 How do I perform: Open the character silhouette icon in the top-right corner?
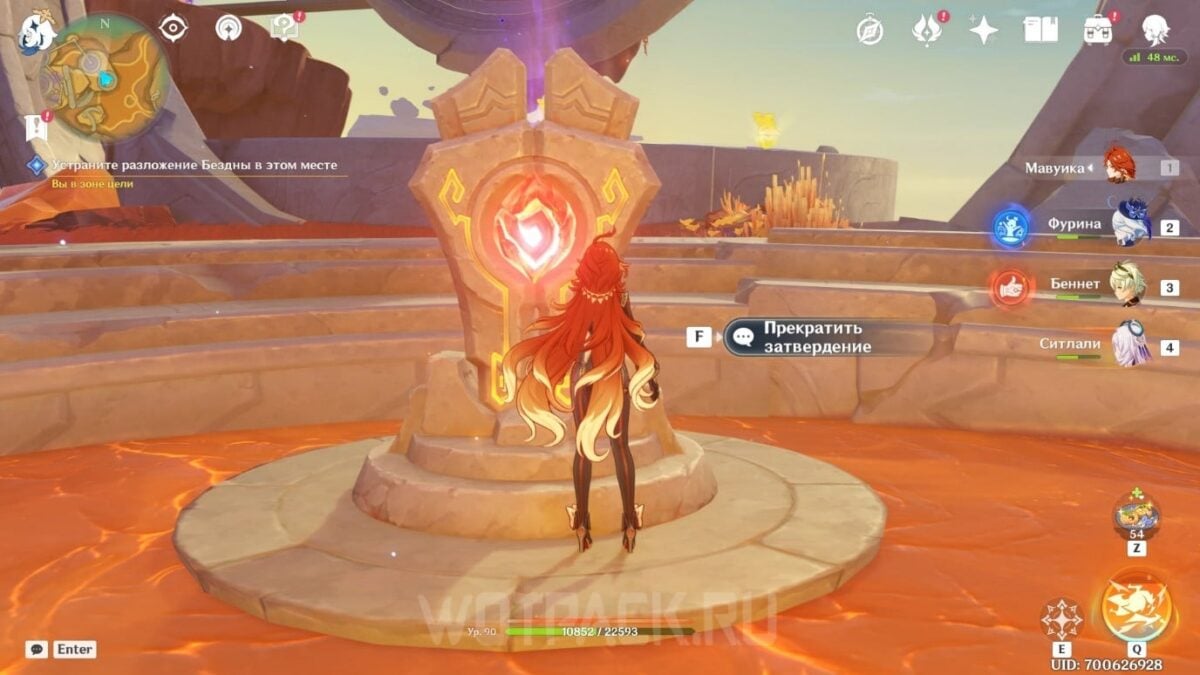pyautogui.click(x=1157, y=30)
